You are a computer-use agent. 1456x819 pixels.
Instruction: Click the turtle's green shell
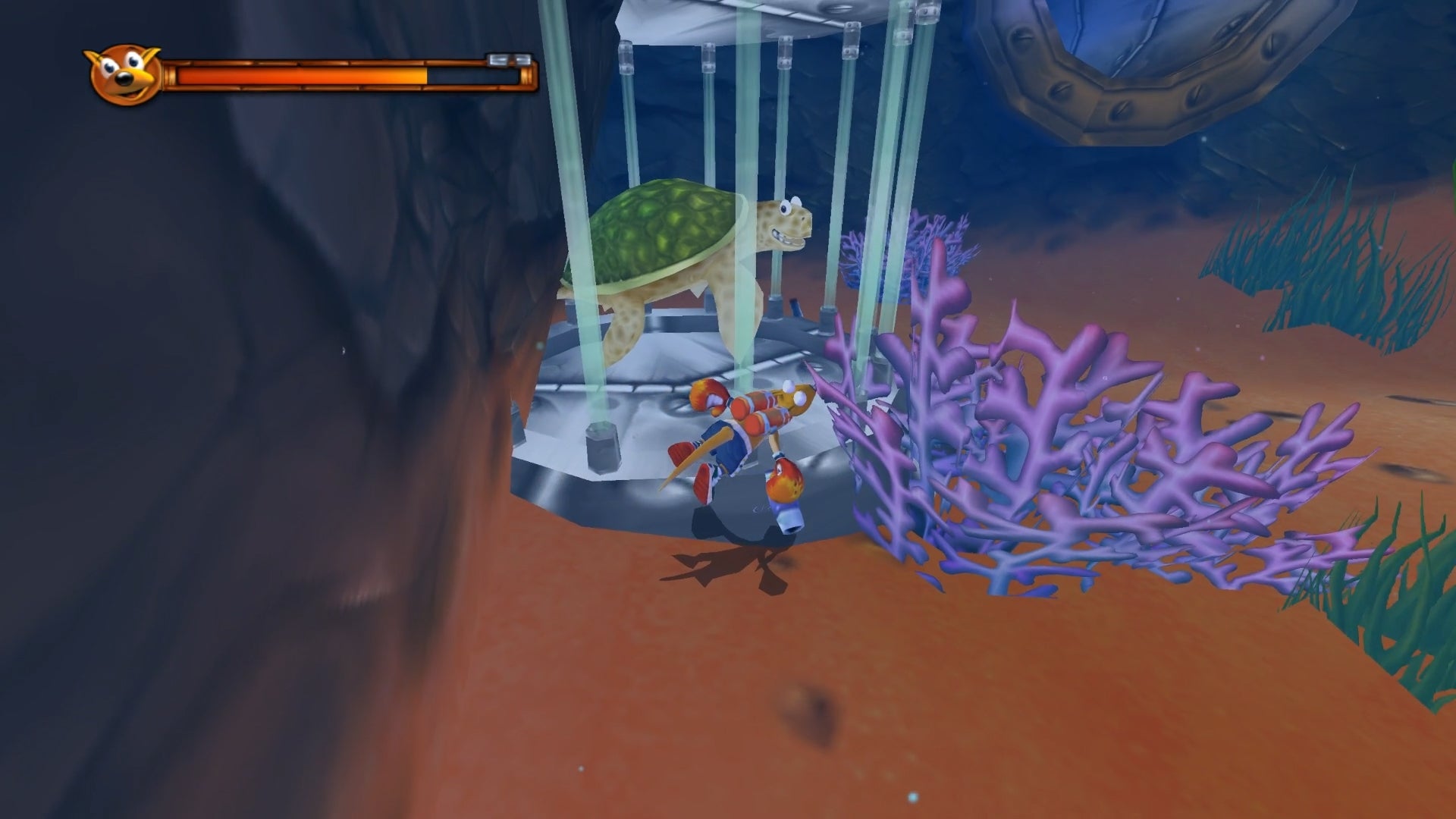[660, 227]
